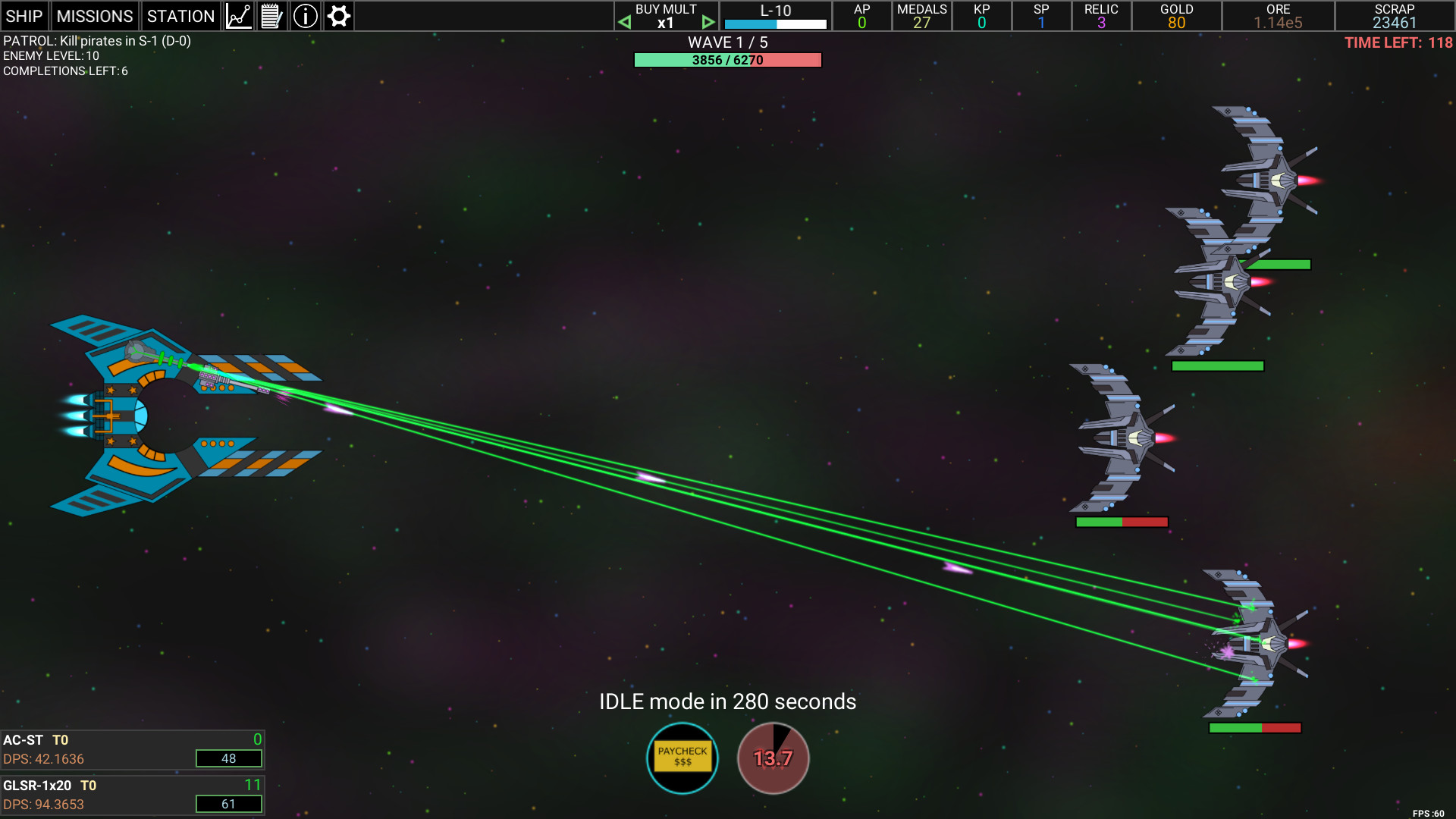Click the 13.7 countdown pie timer
Screen dimensions: 1456x819
[773, 757]
